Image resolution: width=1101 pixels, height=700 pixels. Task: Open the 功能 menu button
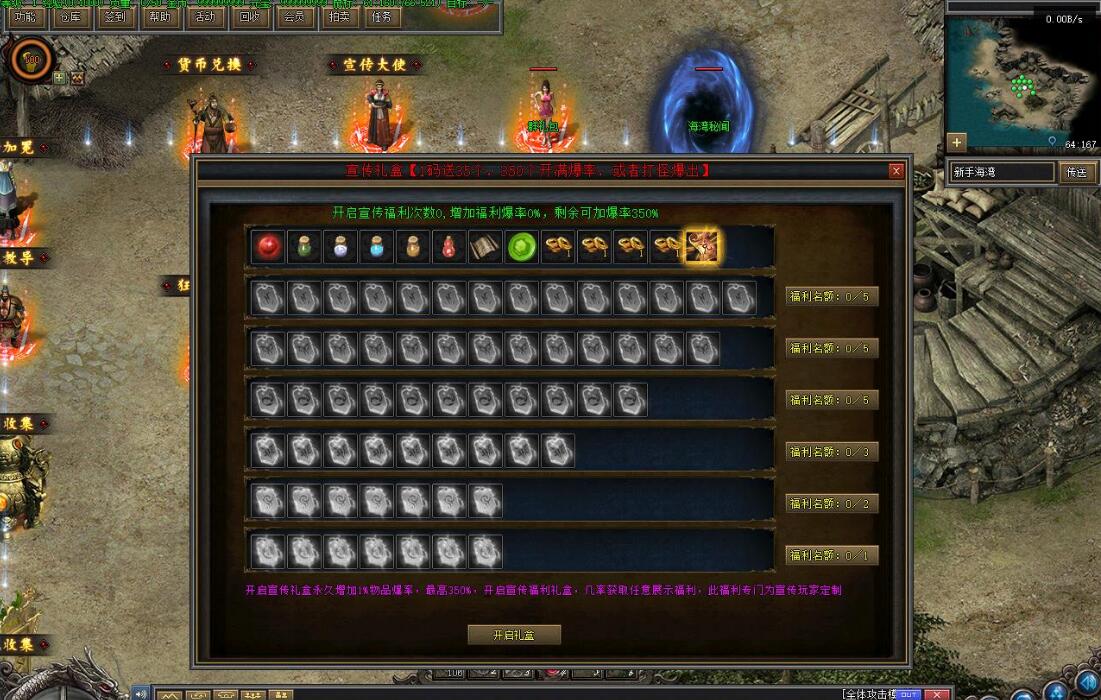click(x=24, y=17)
